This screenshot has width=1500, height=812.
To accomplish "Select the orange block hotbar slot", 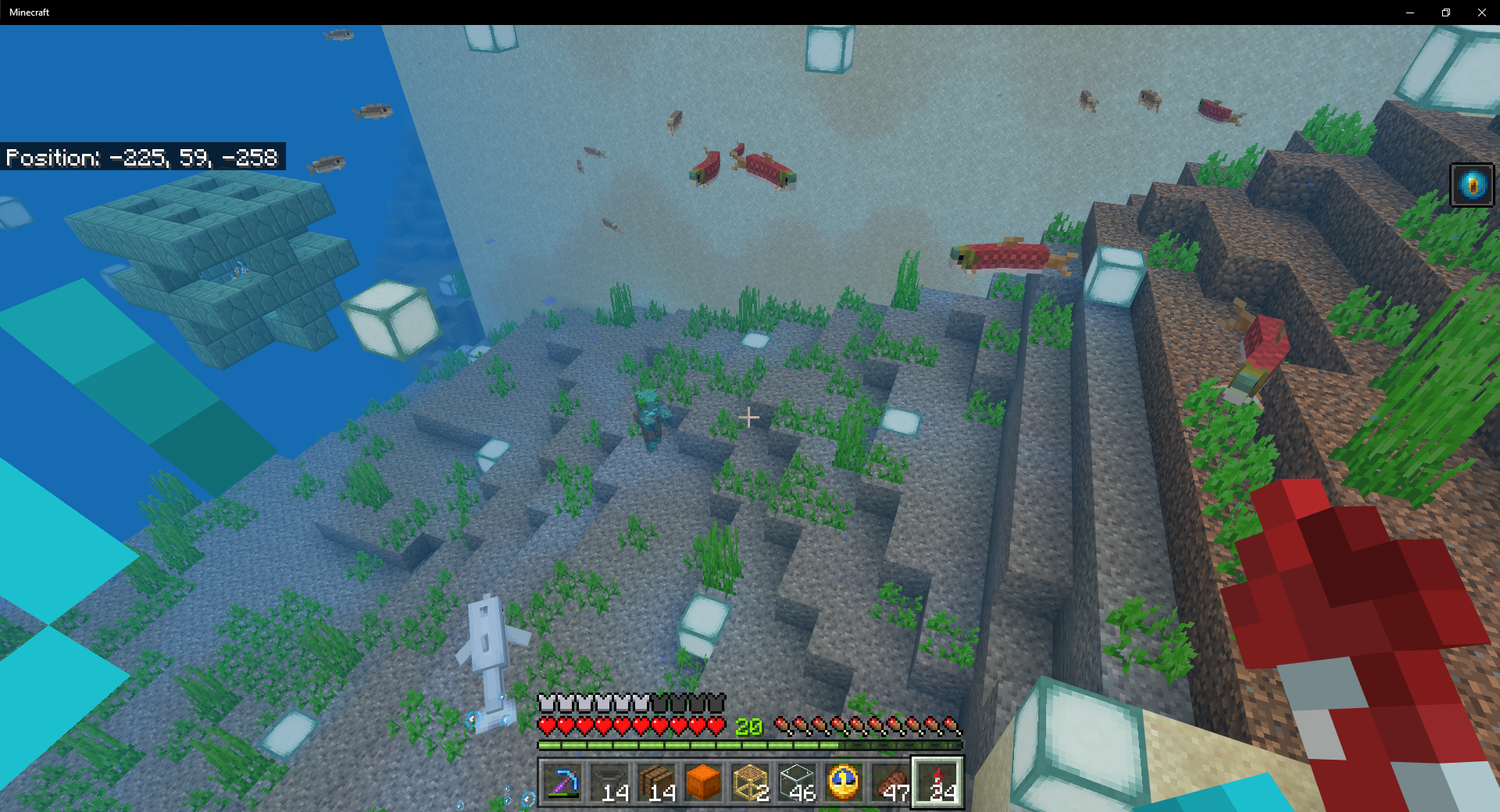I will click(703, 782).
